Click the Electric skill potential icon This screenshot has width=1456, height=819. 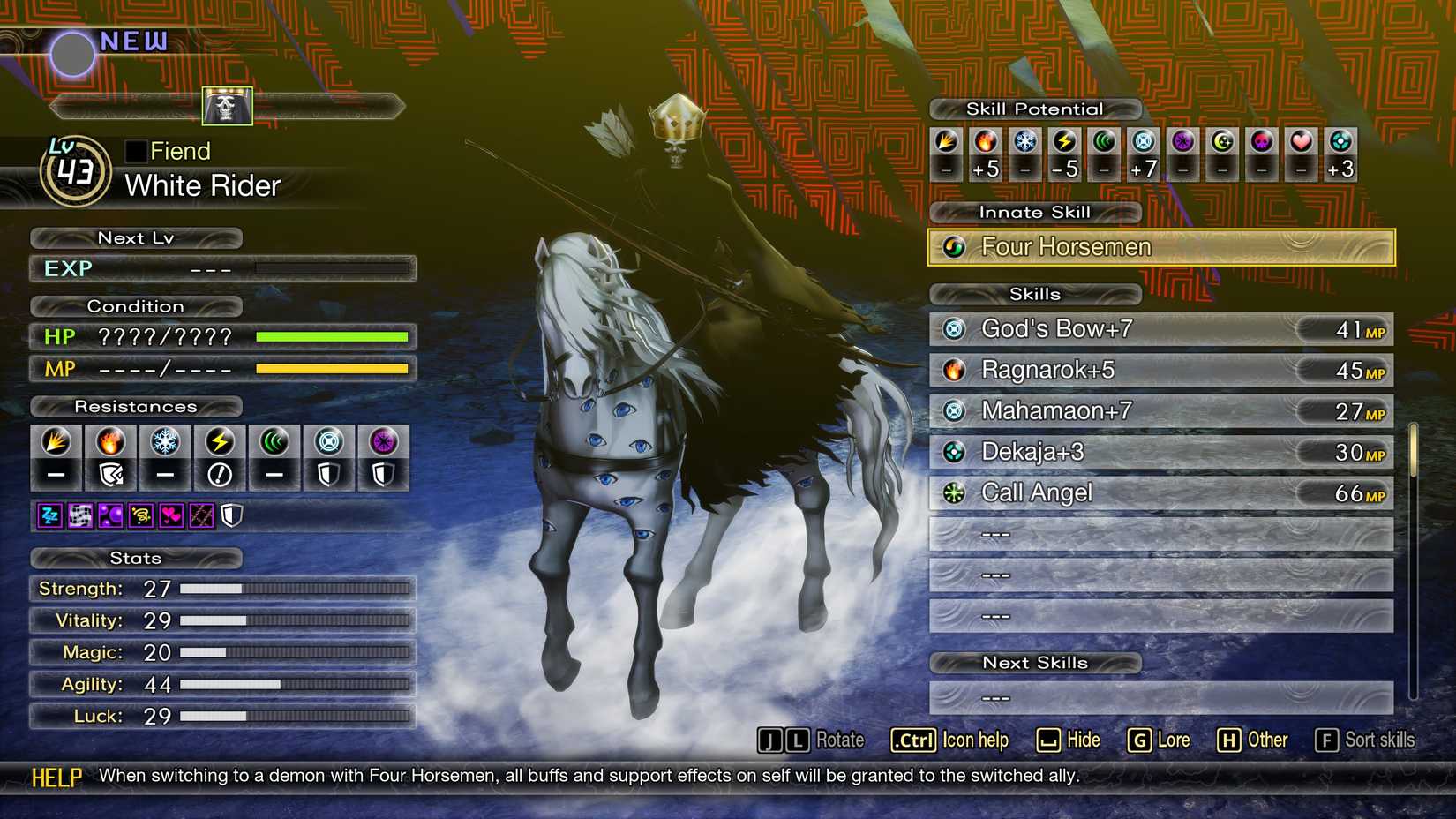coord(1064,144)
